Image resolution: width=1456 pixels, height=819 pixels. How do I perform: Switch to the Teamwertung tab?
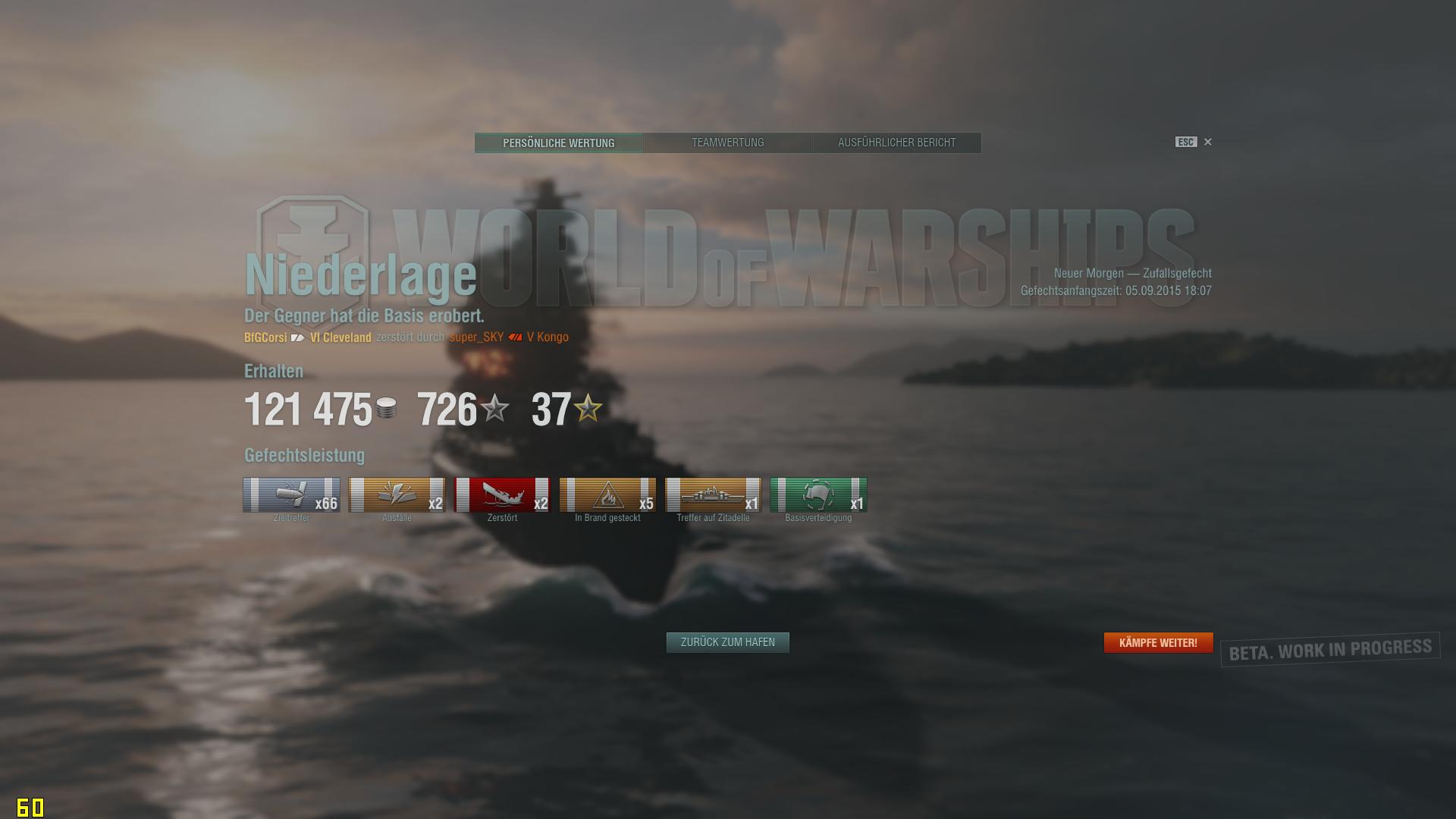pos(727,143)
